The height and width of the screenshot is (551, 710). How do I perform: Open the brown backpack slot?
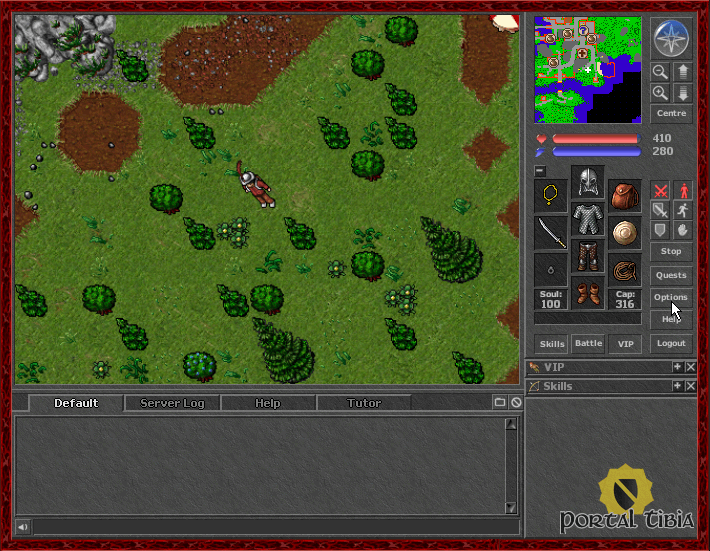point(625,196)
